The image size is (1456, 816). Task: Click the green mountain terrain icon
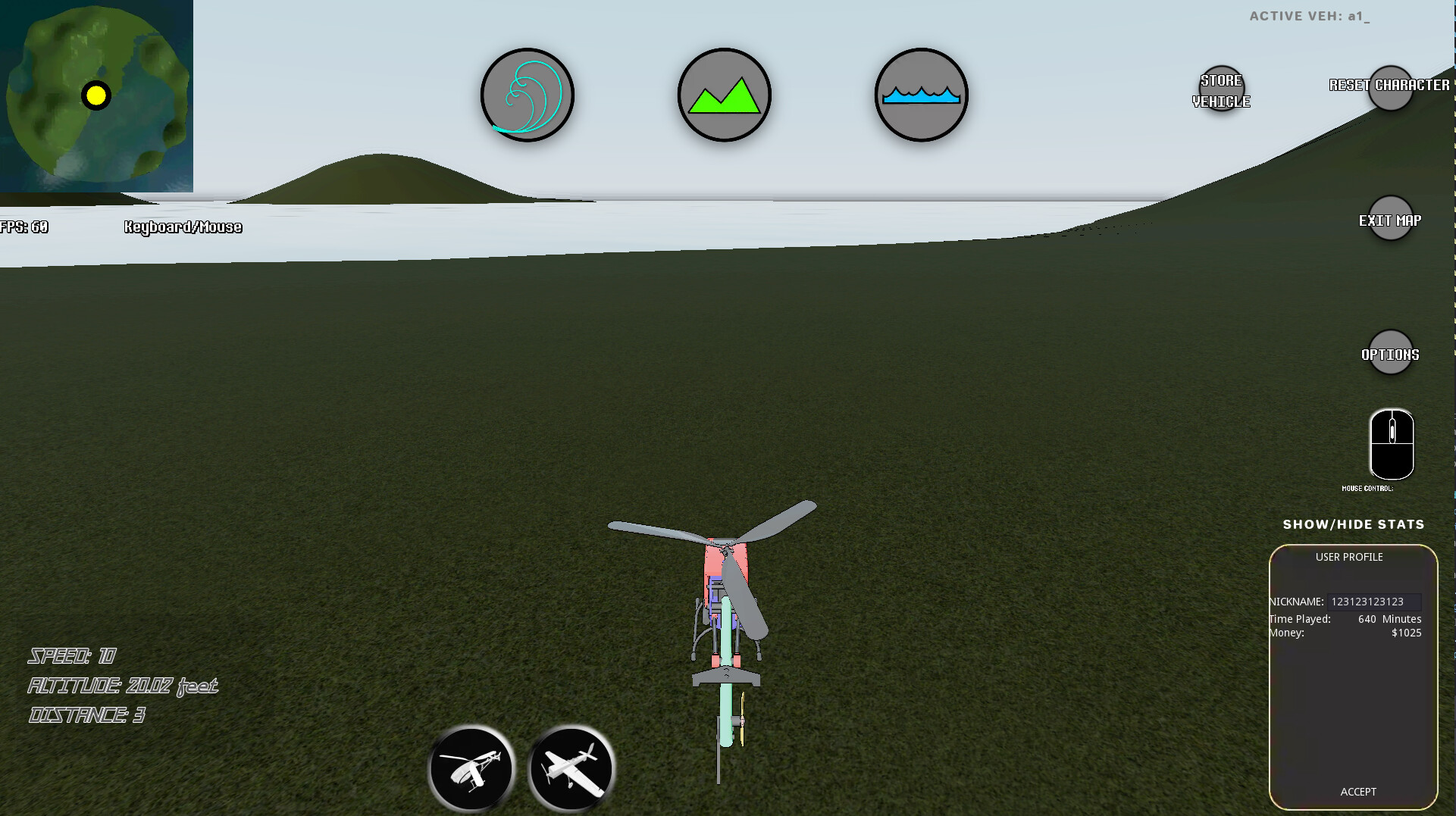[x=724, y=94]
